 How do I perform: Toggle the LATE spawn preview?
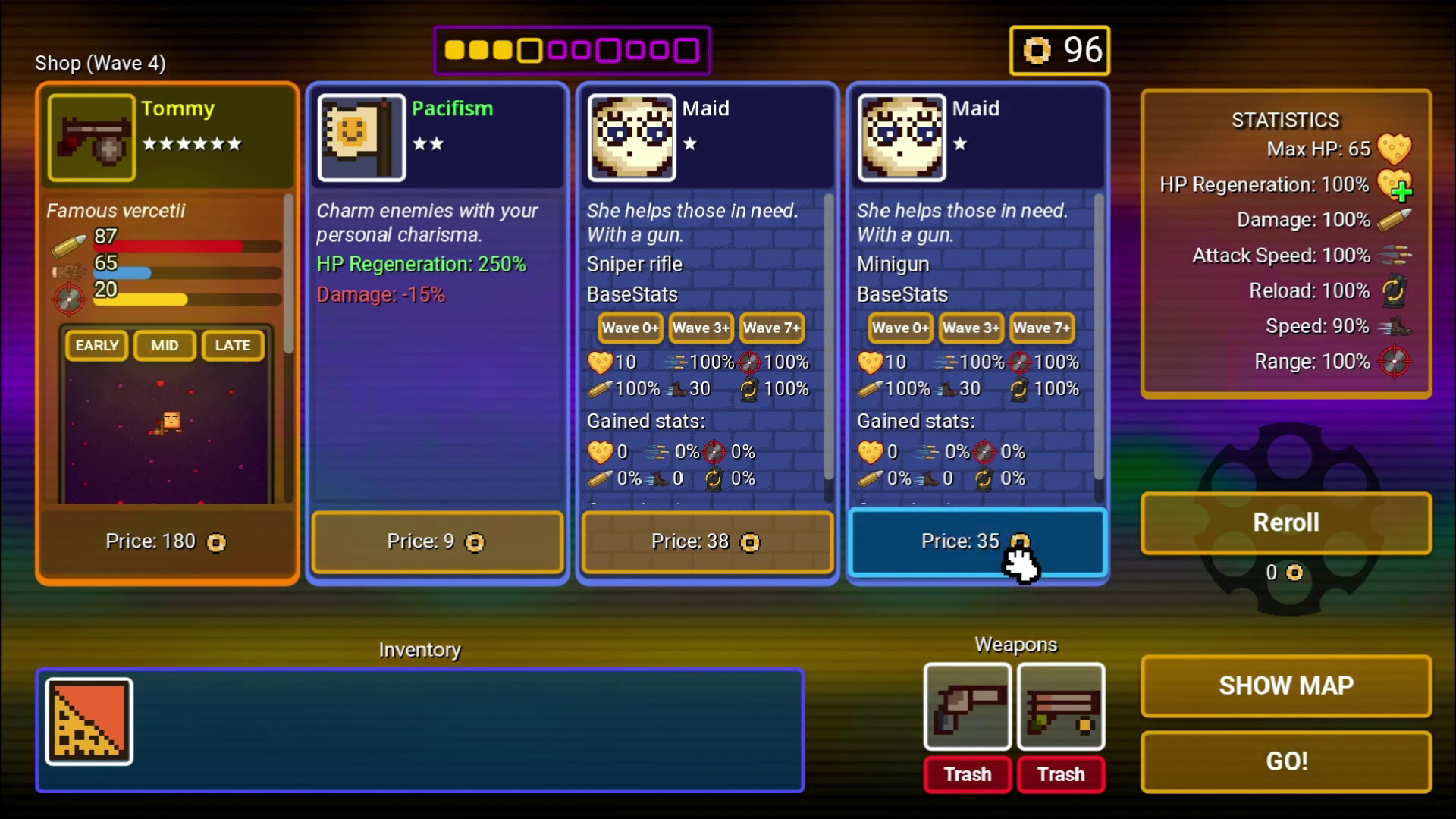pyautogui.click(x=232, y=345)
